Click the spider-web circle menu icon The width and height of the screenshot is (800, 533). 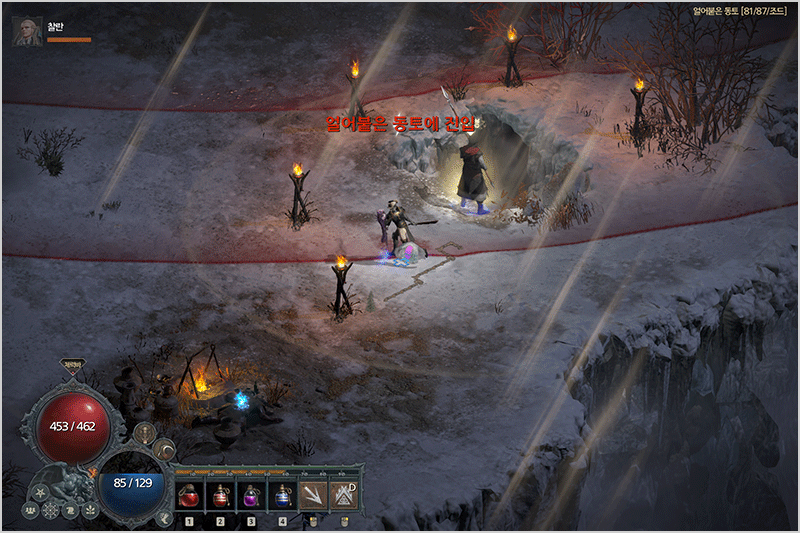coord(50,512)
